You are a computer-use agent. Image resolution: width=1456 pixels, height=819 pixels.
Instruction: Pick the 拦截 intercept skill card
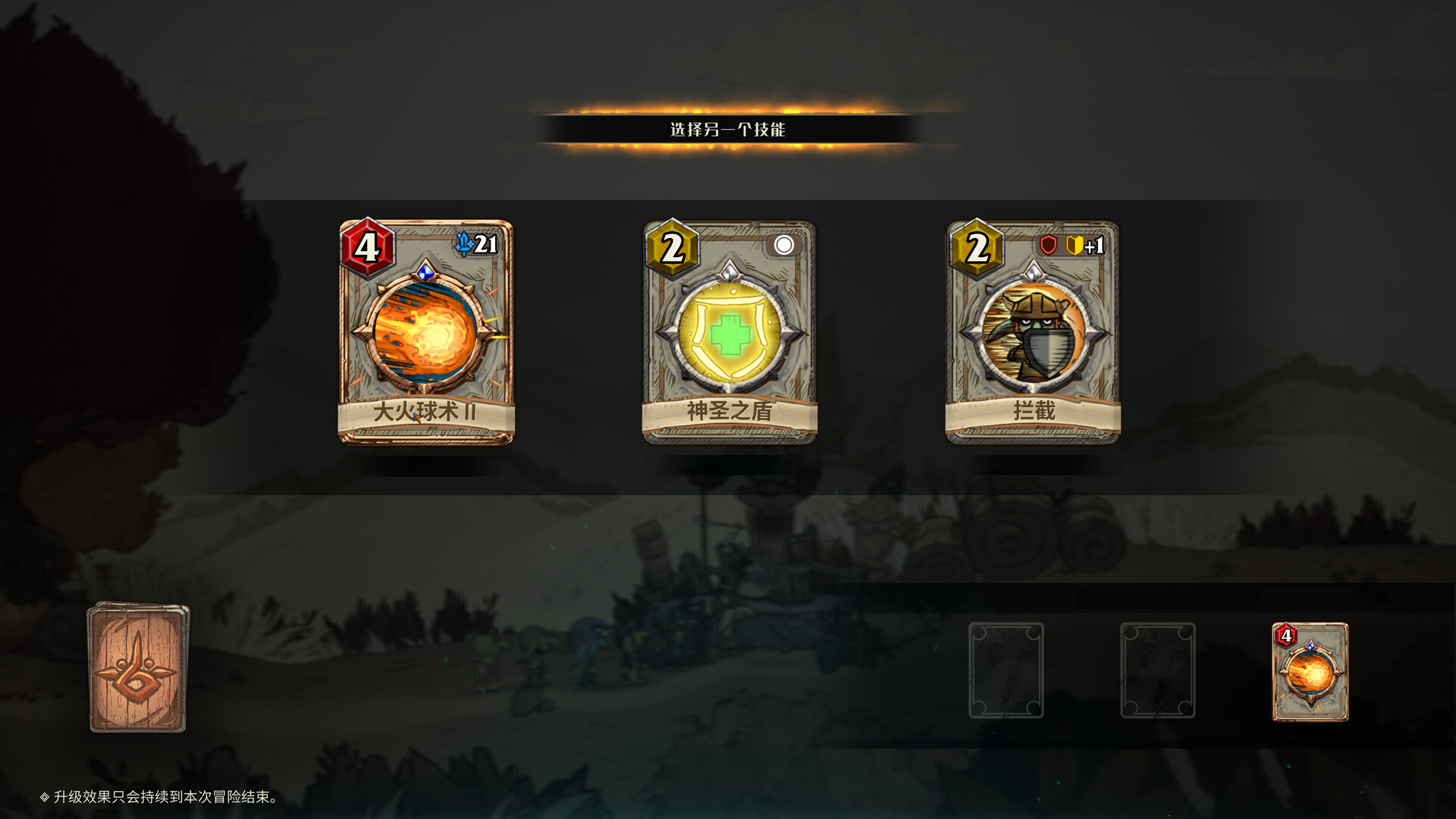coord(1033,332)
